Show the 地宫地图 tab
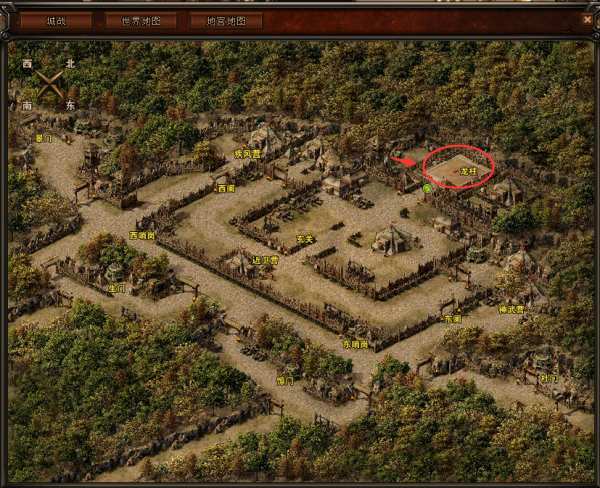 (226, 20)
